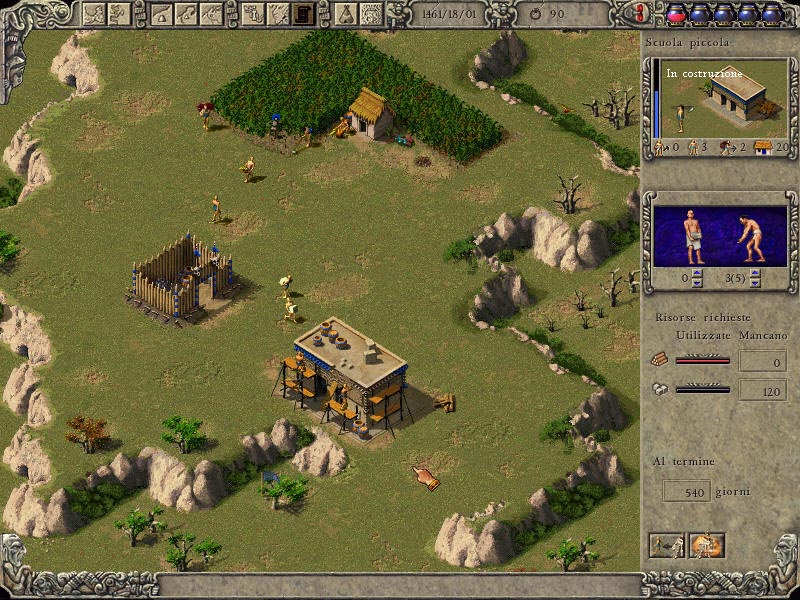The height and width of the screenshot is (600, 800).
Task: Open the bell-shaped mound toolbar icon
Action: pos(161,13)
